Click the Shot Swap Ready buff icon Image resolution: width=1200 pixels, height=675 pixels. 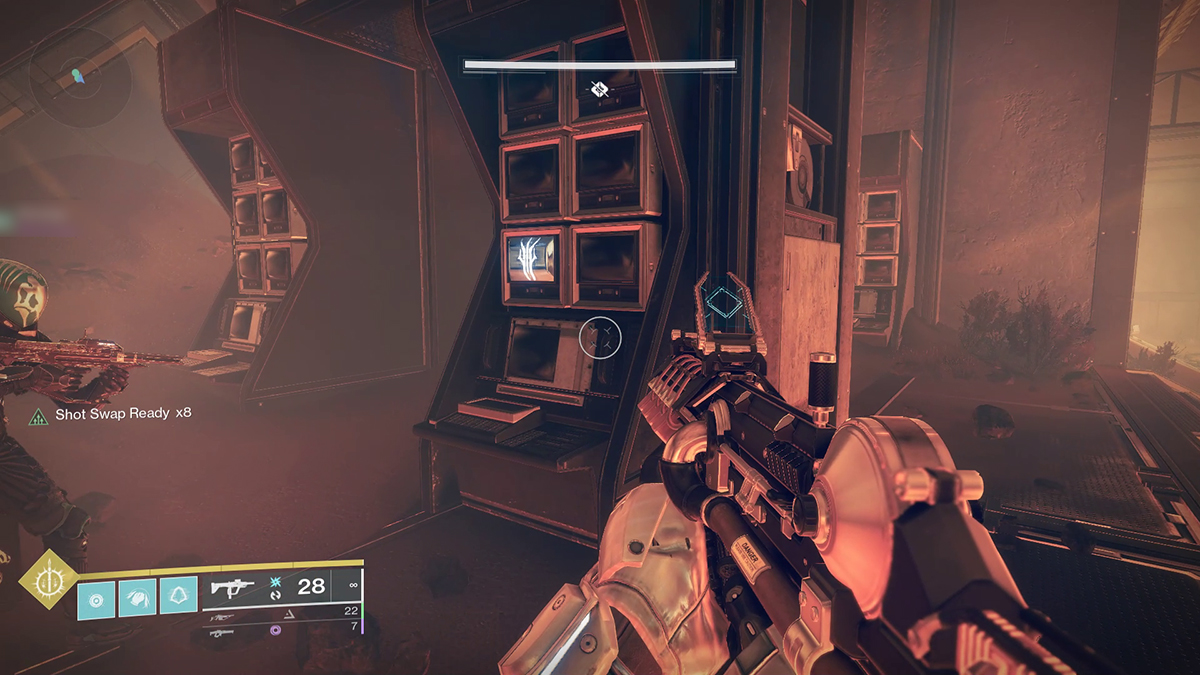(x=39, y=415)
